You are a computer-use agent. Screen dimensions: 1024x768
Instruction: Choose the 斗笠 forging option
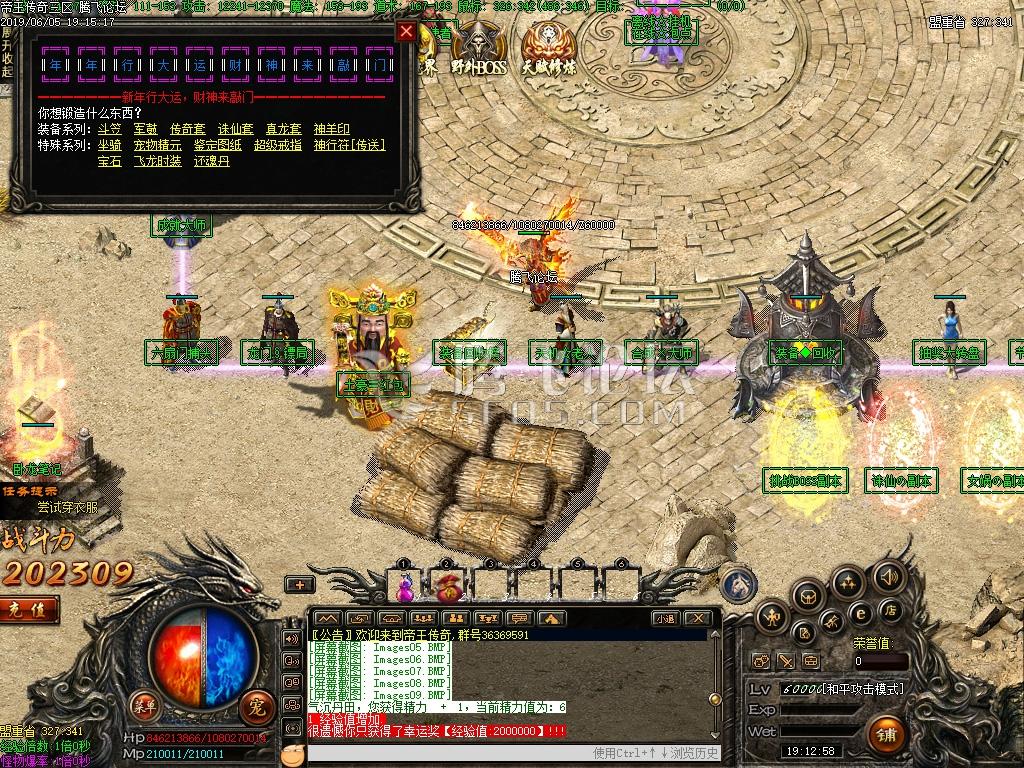click(109, 129)
